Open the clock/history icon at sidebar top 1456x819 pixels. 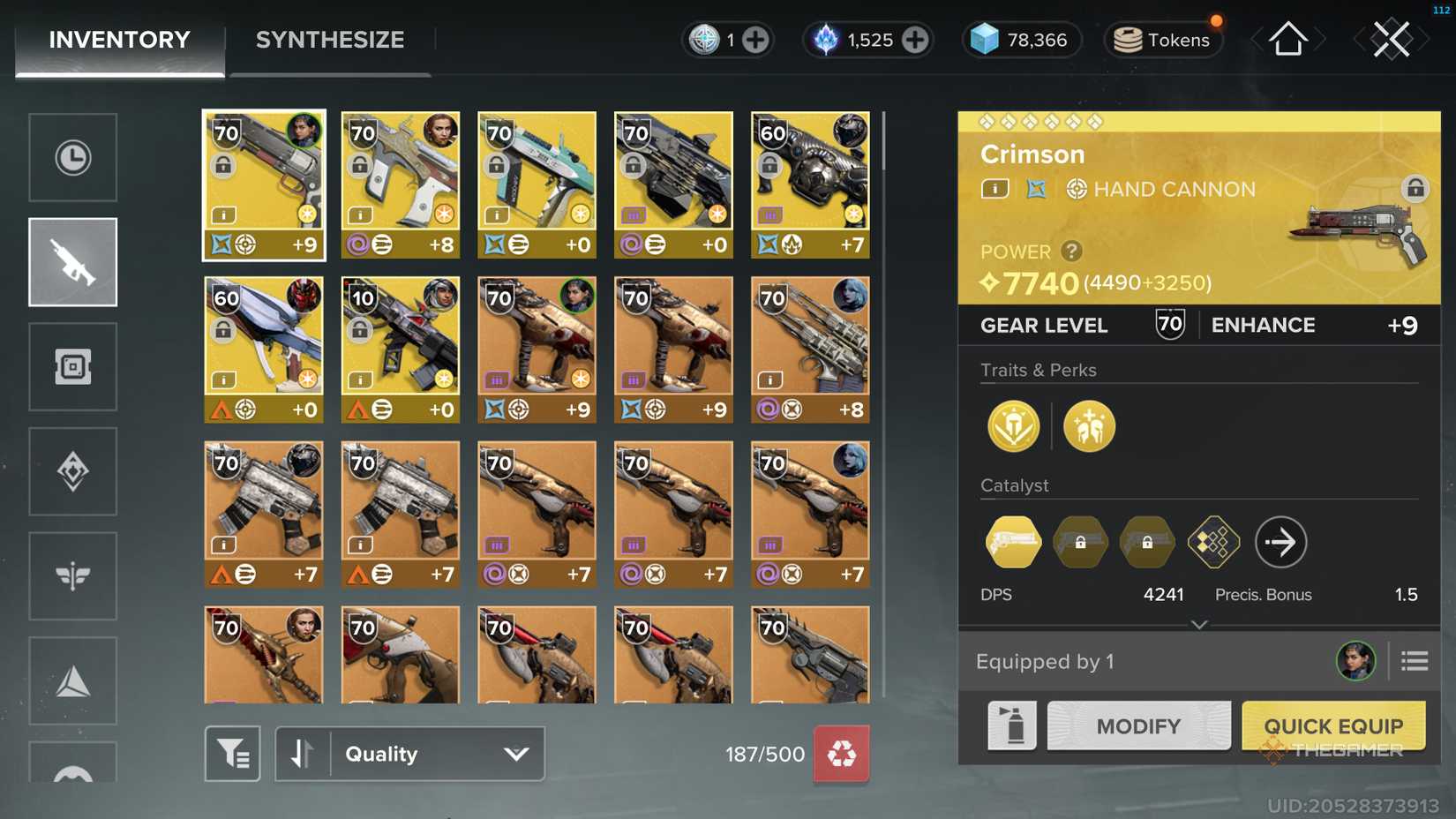tap(73, 157)
